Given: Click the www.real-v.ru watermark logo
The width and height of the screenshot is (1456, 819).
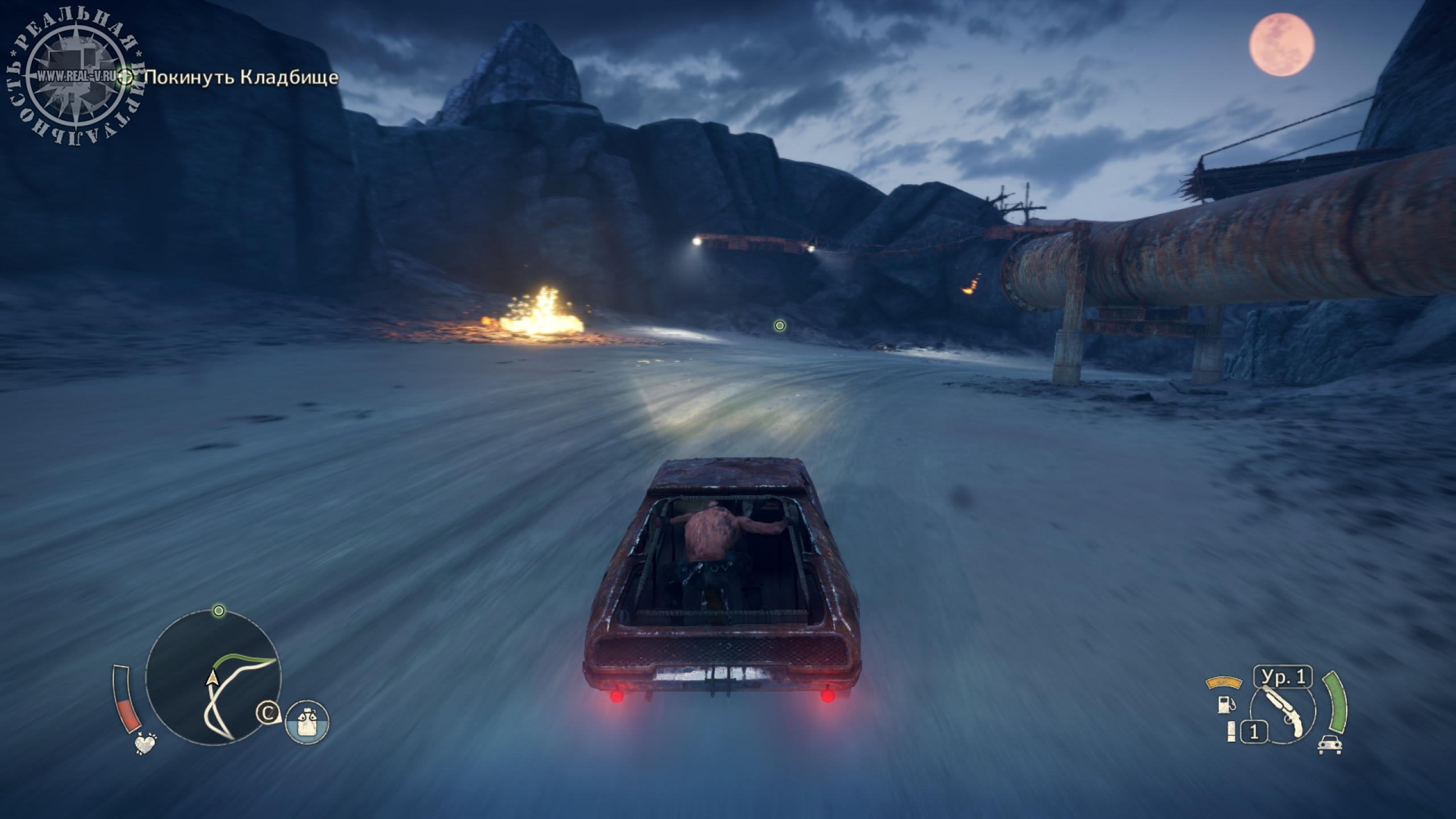Looking at the screenshot, I should point(76,76).
